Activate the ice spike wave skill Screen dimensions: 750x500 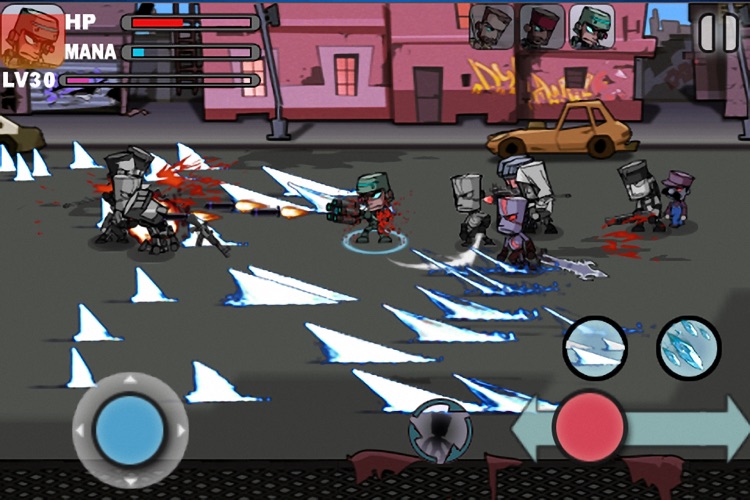pyautogui.click(x=595, y=348)
